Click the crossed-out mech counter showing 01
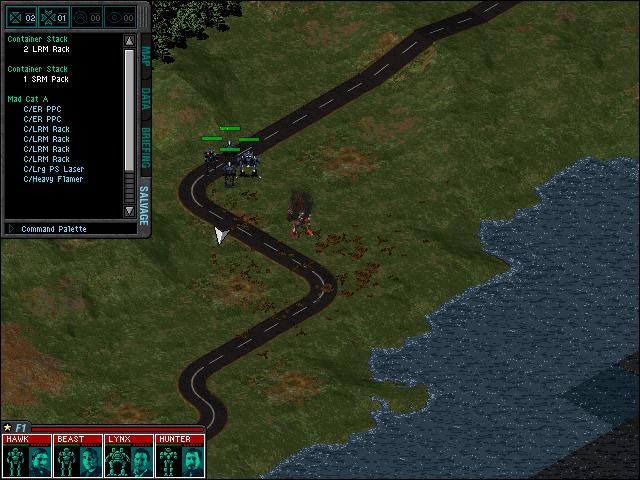This screenshot has width=640, height=480. point(54,17)
